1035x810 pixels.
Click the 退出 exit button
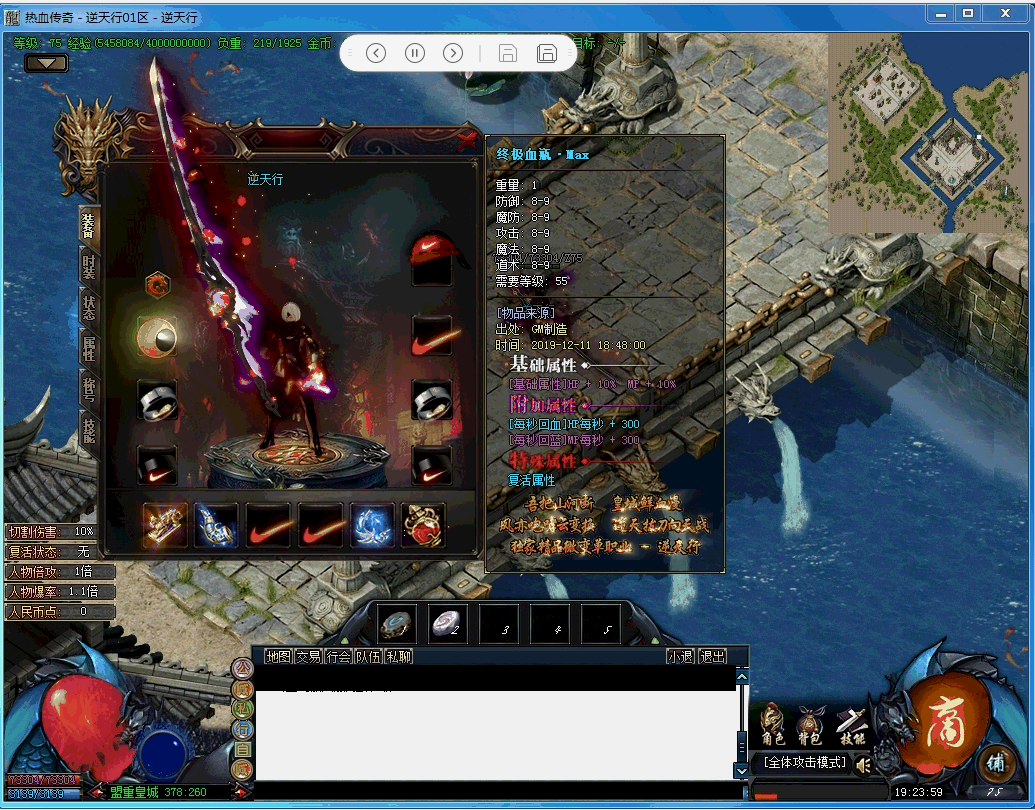pyautogui.click(x=712, y=656)
